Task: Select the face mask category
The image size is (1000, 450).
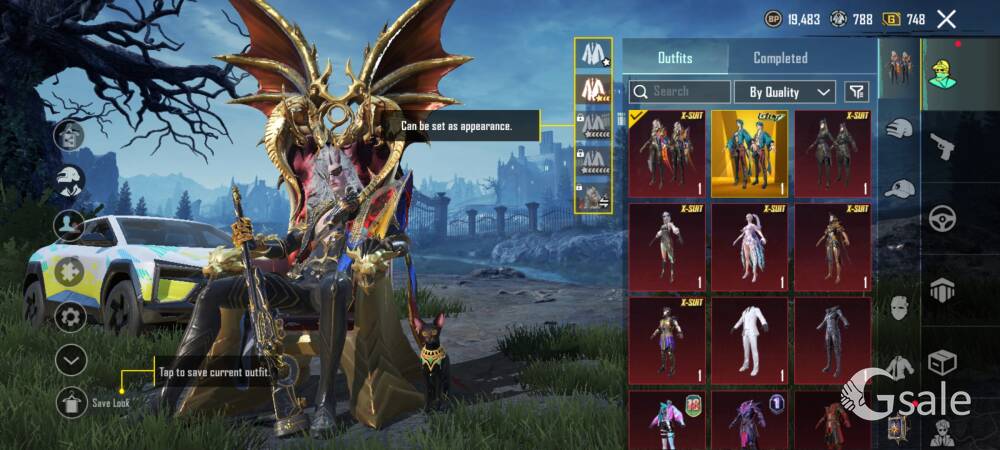Action: [x=900, y=308]
